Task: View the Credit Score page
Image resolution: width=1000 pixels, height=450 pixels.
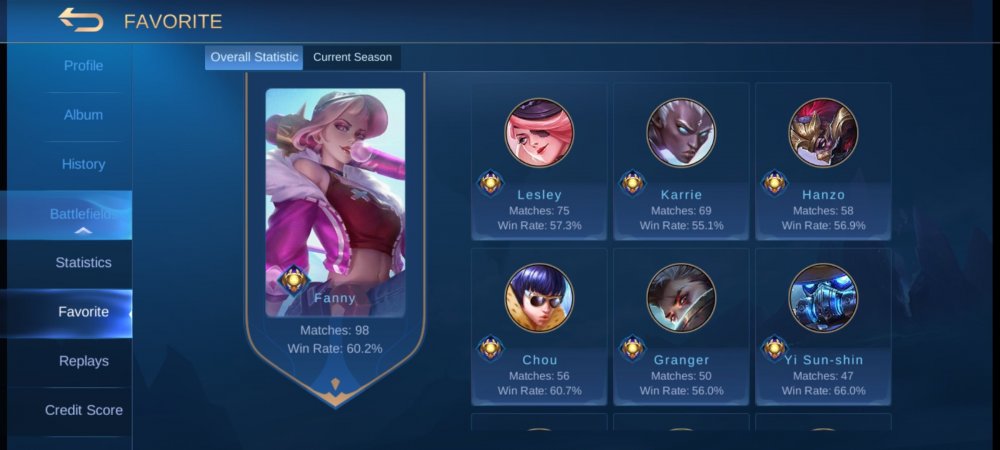Action: (84, 410)
